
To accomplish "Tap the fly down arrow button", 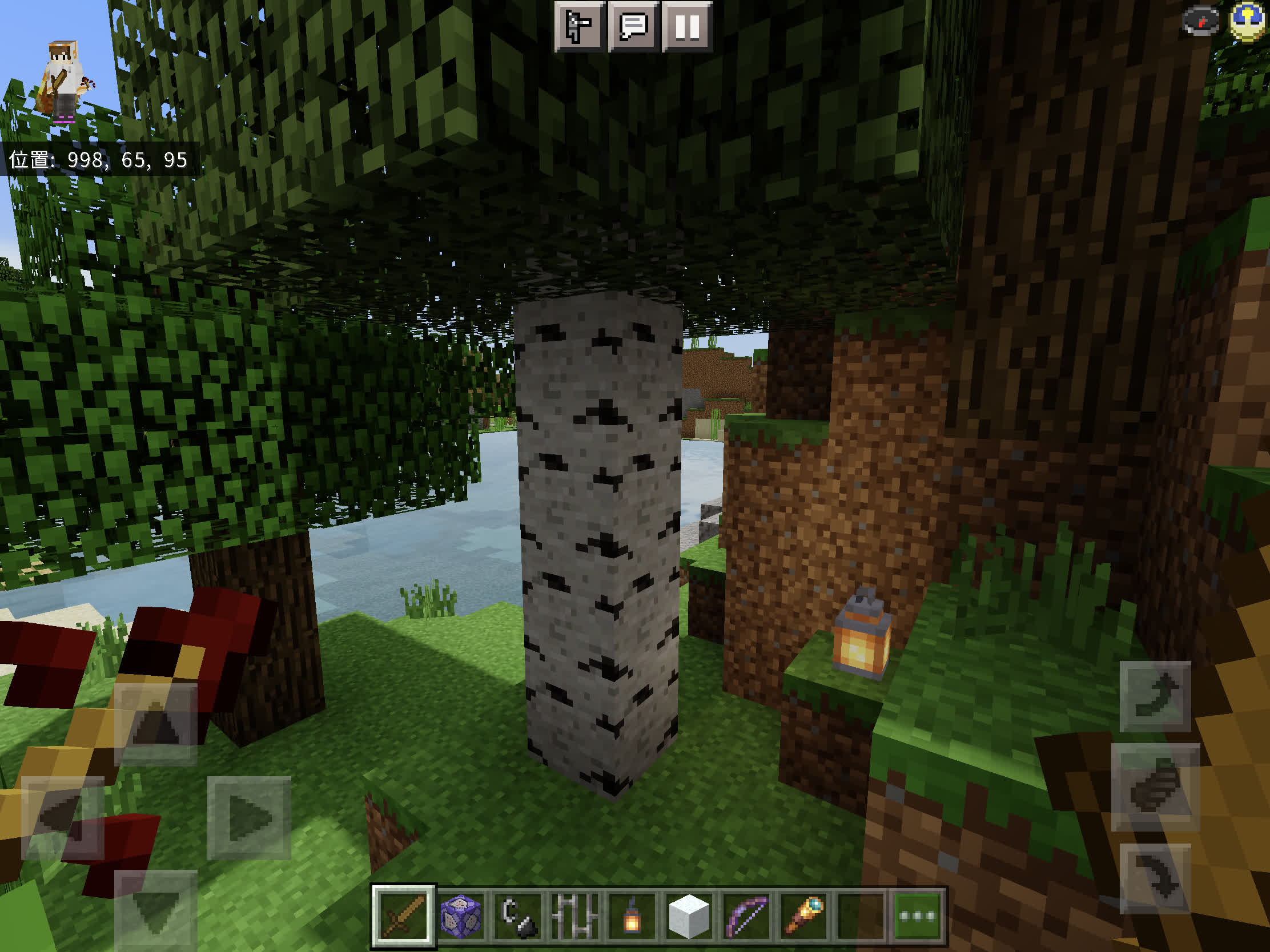I will click(x=1155, y=878).
